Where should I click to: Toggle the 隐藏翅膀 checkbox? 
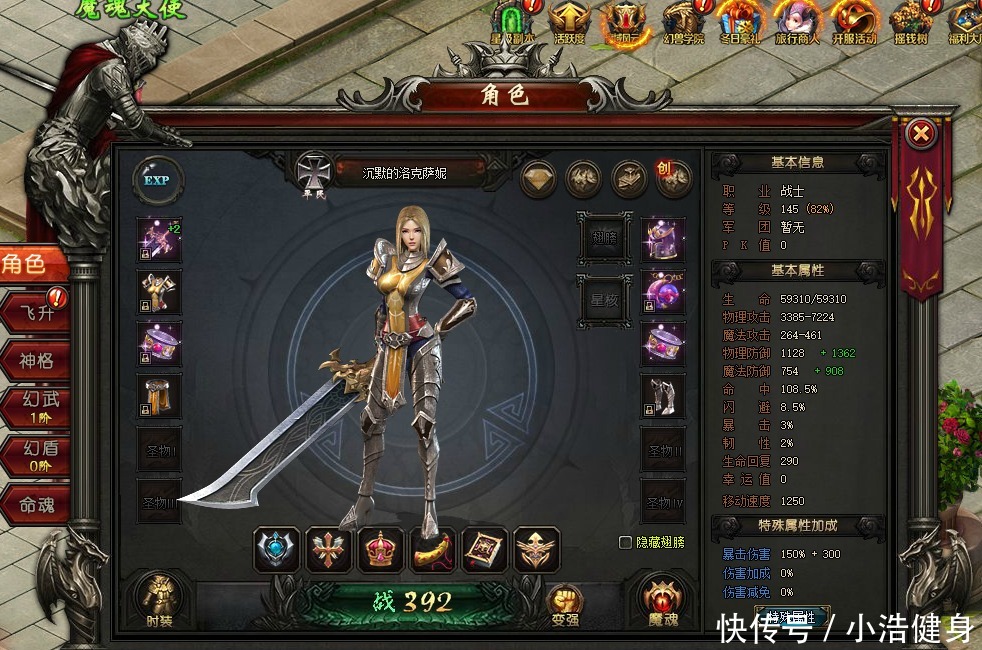(626, 542)
